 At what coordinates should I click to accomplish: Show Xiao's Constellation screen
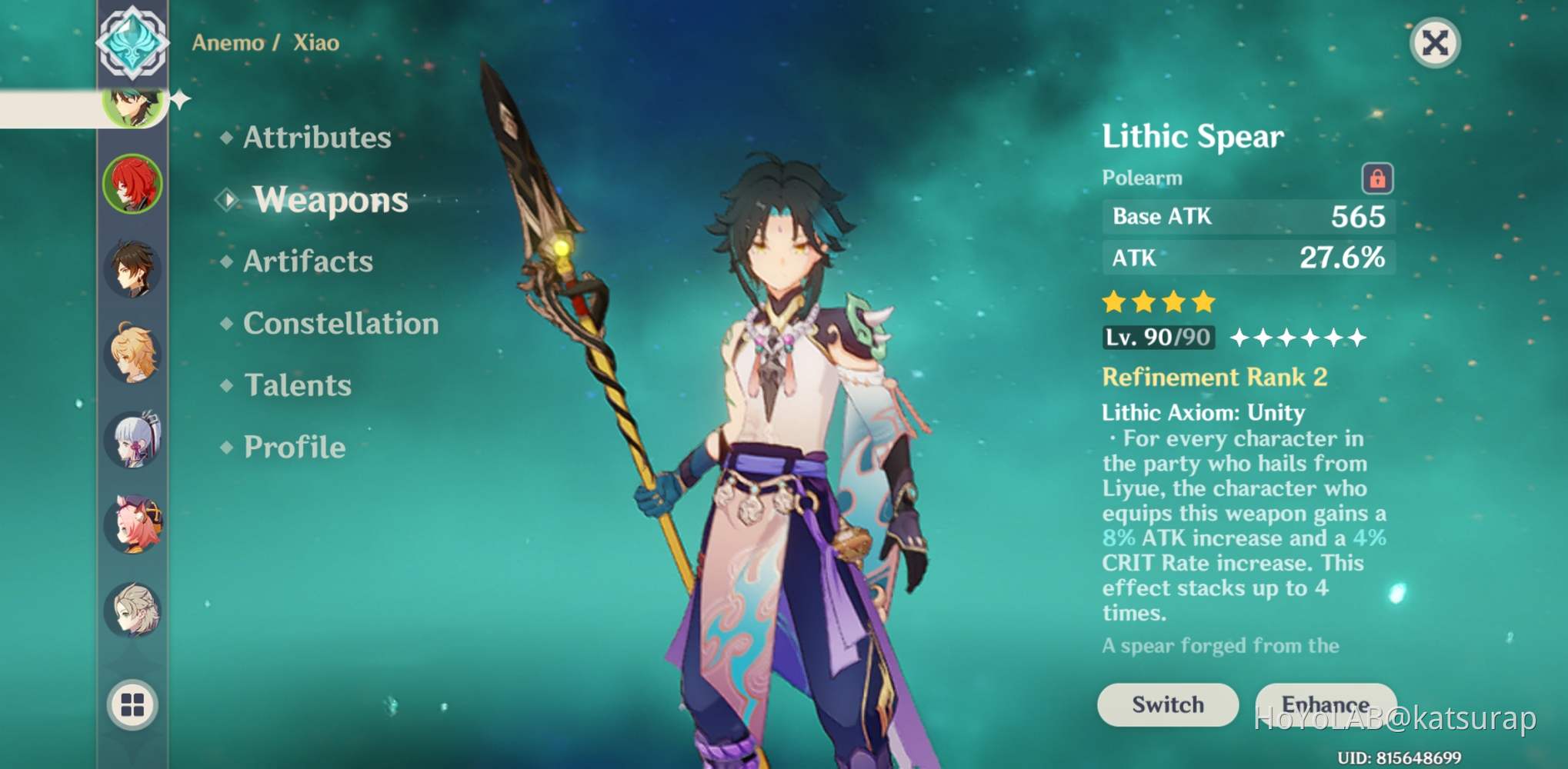coord(340,324)
